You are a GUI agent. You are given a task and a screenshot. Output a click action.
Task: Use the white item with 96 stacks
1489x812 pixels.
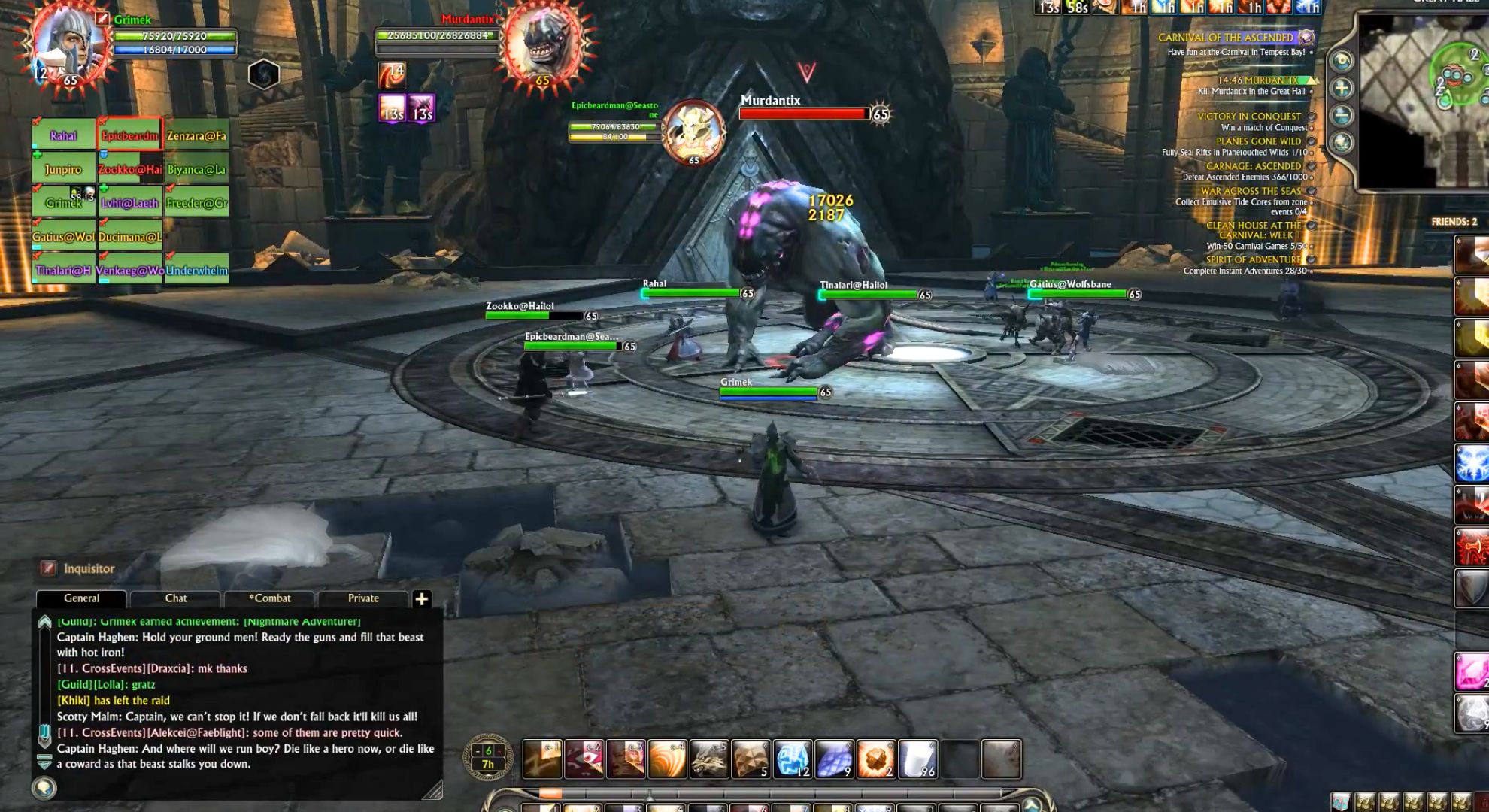917,759
